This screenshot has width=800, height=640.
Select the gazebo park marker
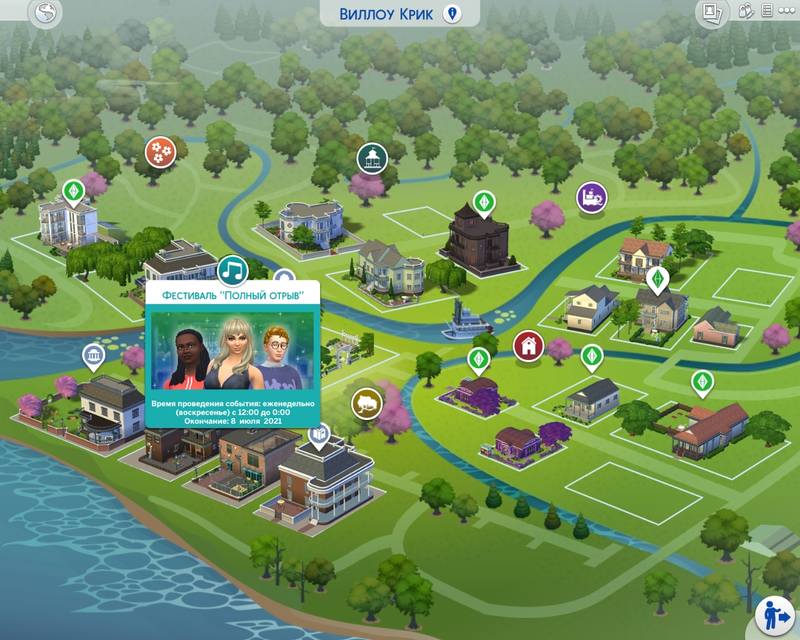372,157
